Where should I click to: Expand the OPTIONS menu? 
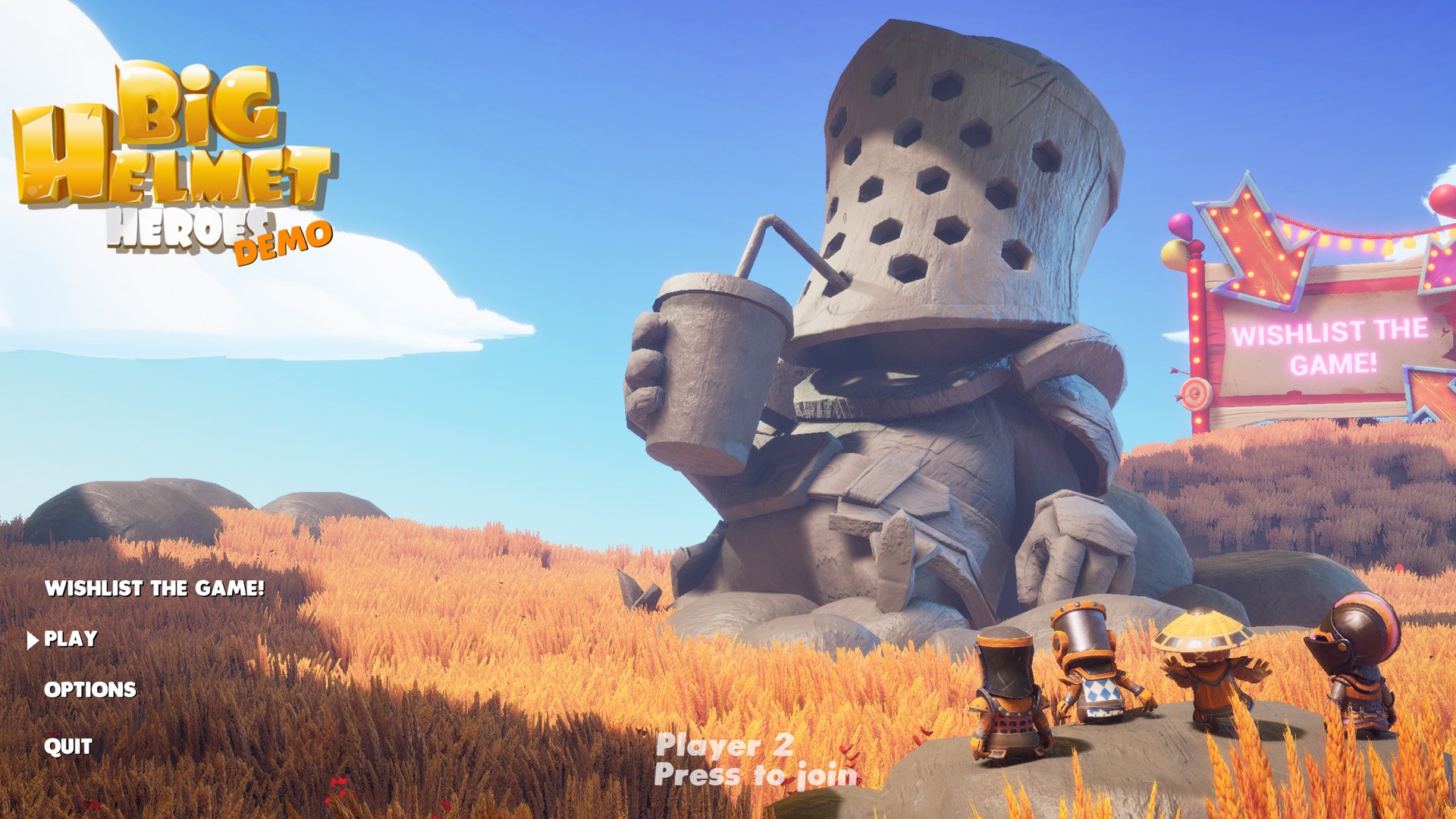pos(91,690)
